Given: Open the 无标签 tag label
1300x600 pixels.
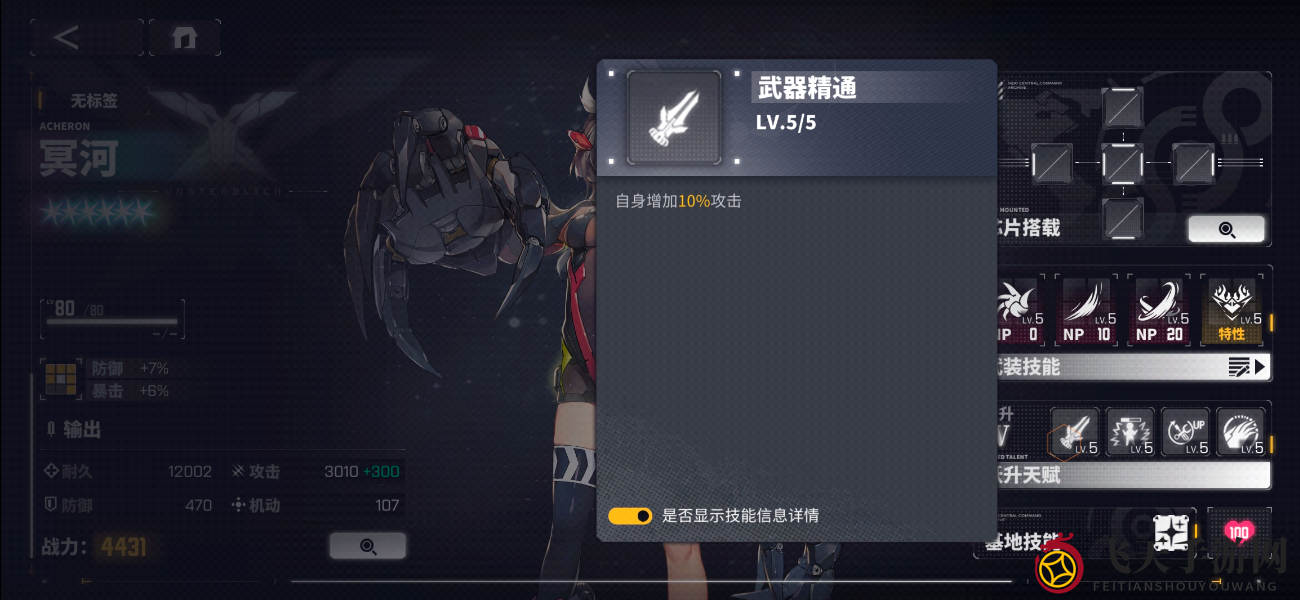Looking at the screenshot, I should [x=93, y=101].
